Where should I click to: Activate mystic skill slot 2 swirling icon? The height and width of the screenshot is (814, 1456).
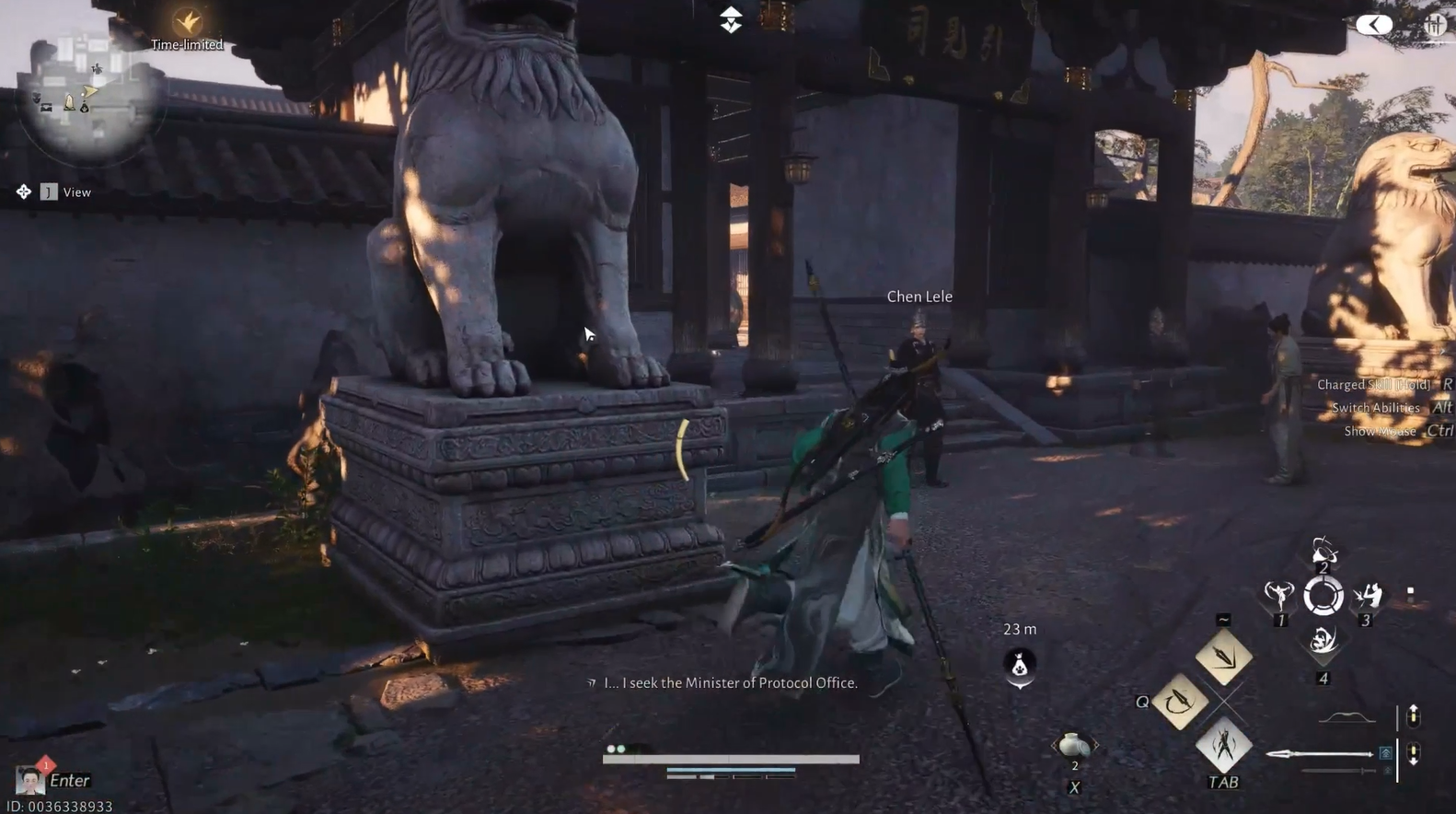[1323, 552]
